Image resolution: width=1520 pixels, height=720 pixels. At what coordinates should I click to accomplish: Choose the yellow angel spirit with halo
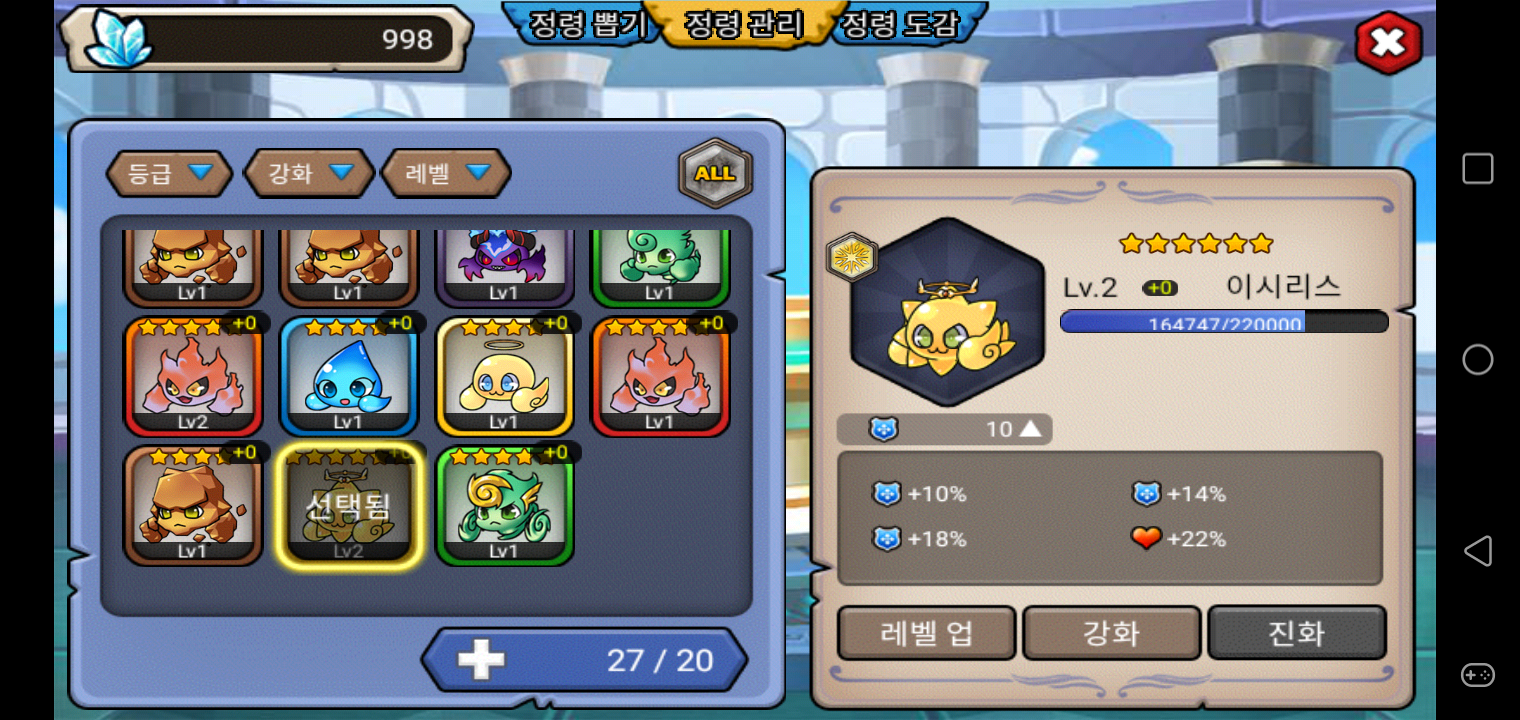[504, 377]
